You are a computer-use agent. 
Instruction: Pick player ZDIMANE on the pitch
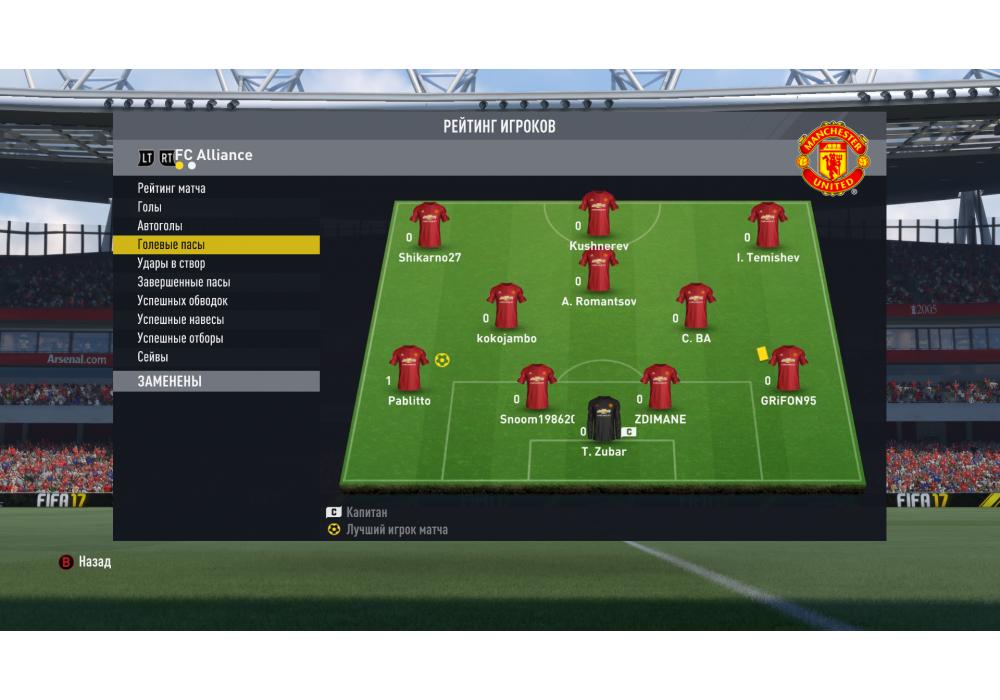660,387
